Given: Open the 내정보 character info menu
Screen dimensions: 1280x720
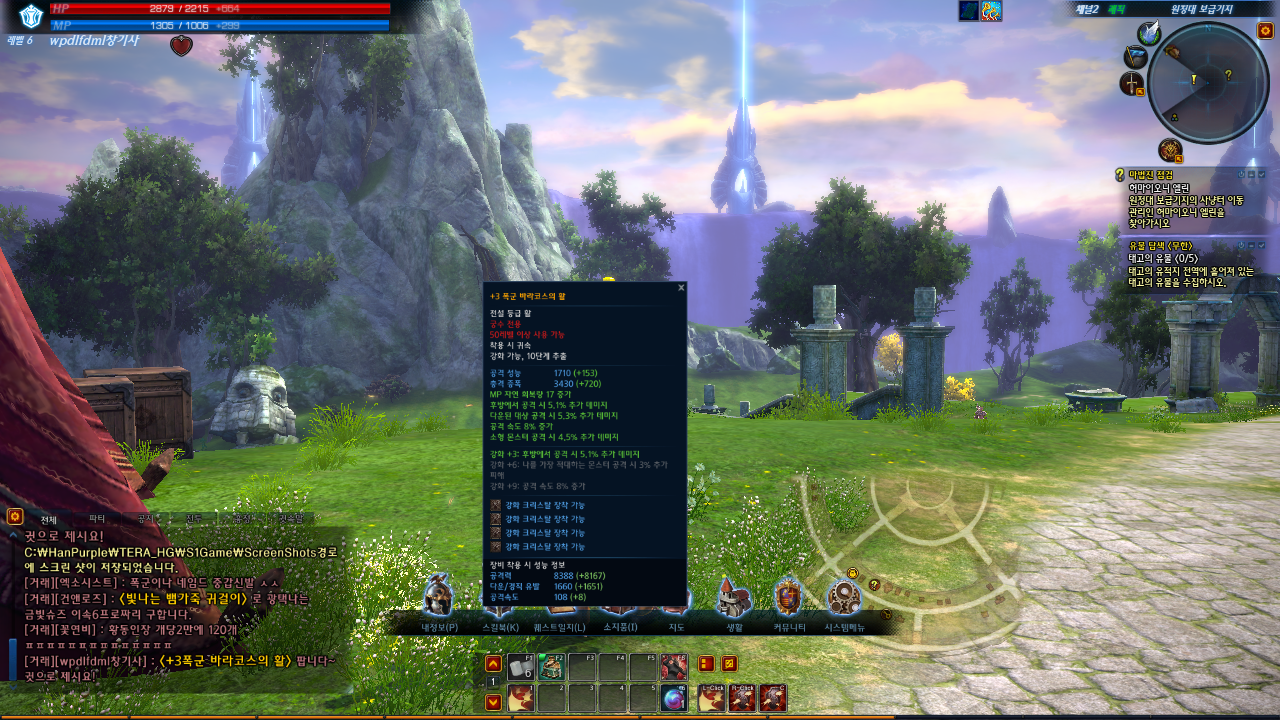Looking at the screenshot, I should [x=438, y=598].
